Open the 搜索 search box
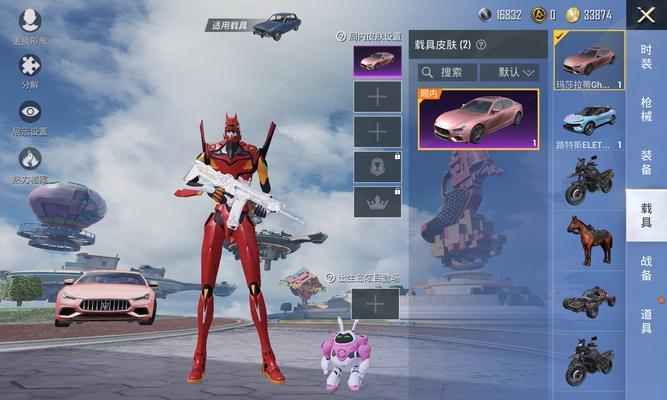Screen dimensions: 667x400 446,72
